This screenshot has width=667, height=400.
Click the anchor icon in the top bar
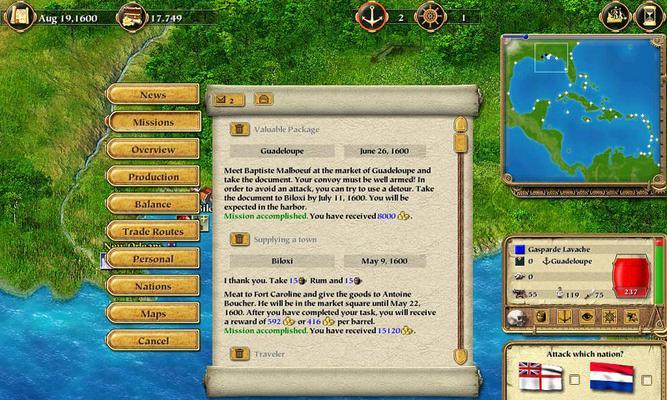[372, 16]
